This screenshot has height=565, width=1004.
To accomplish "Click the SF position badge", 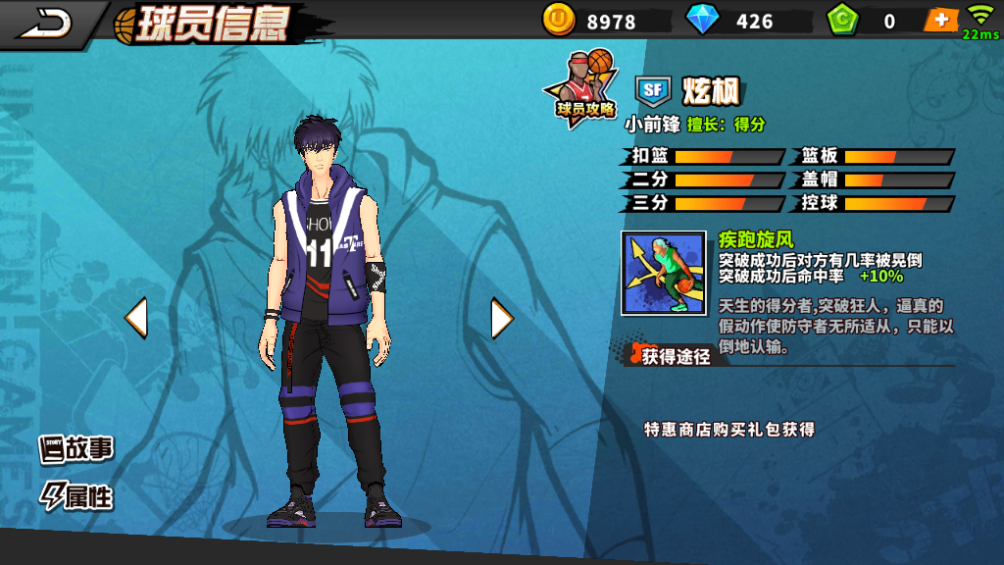I will [x=653, y=91].
